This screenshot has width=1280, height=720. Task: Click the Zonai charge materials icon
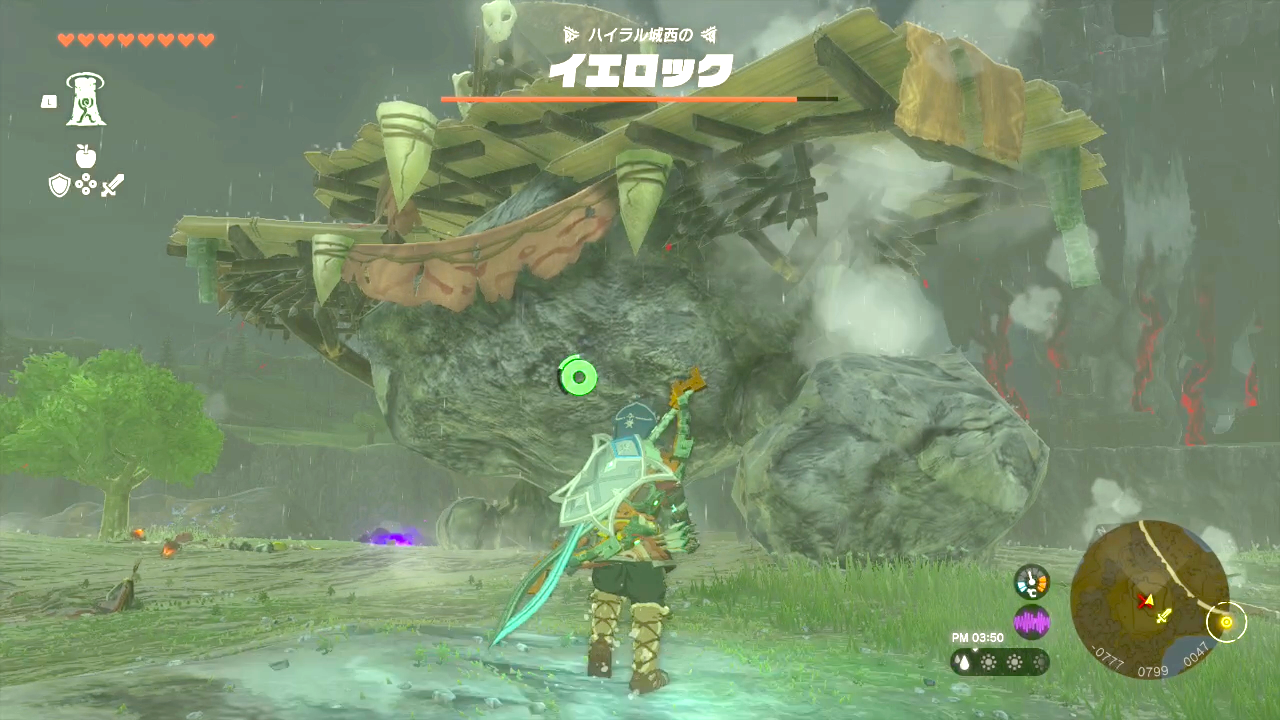pyautogui.click(x=86, y=185)
